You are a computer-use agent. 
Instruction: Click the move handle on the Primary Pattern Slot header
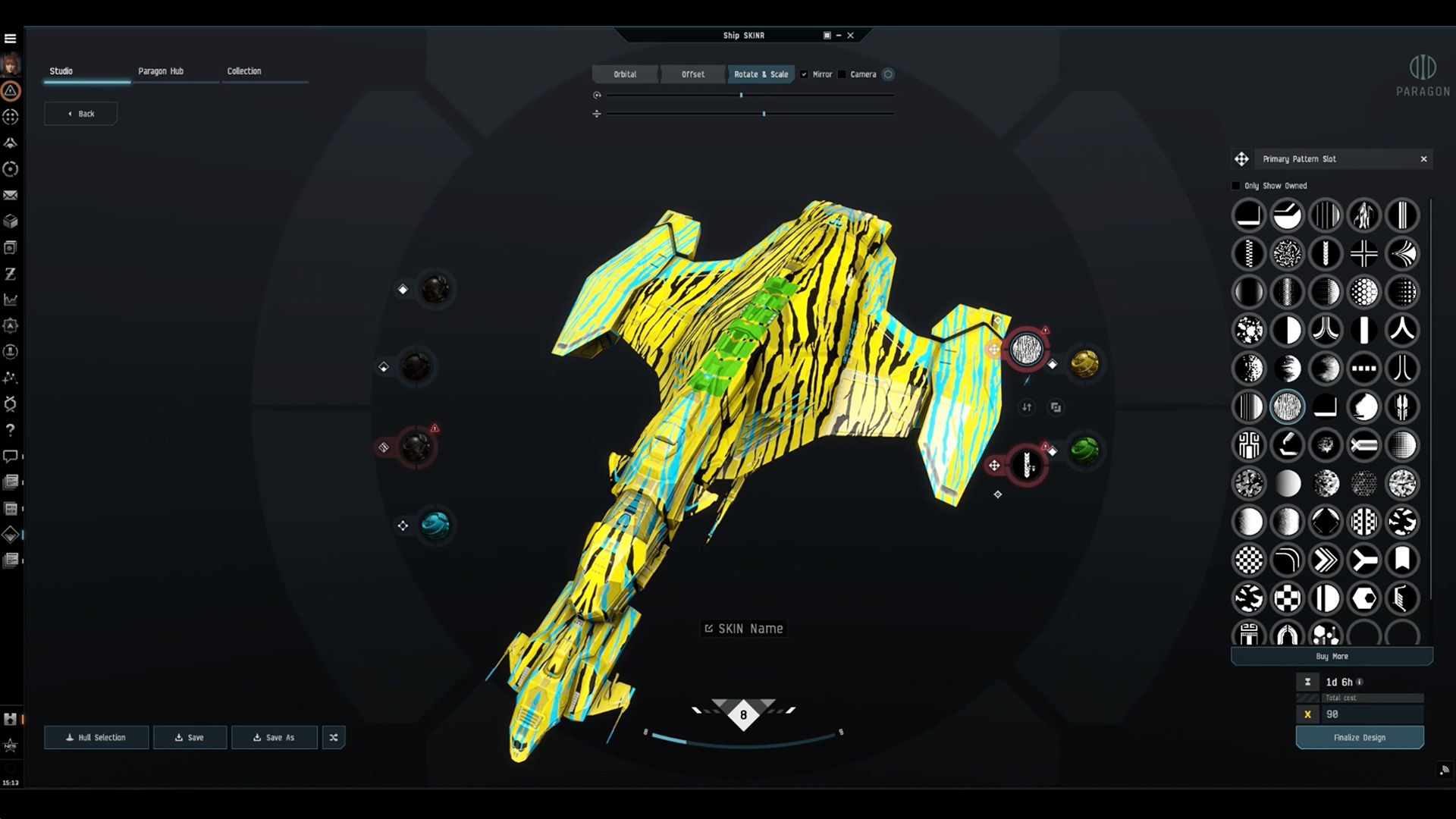pyautogui.click(x=1241, y=159)
